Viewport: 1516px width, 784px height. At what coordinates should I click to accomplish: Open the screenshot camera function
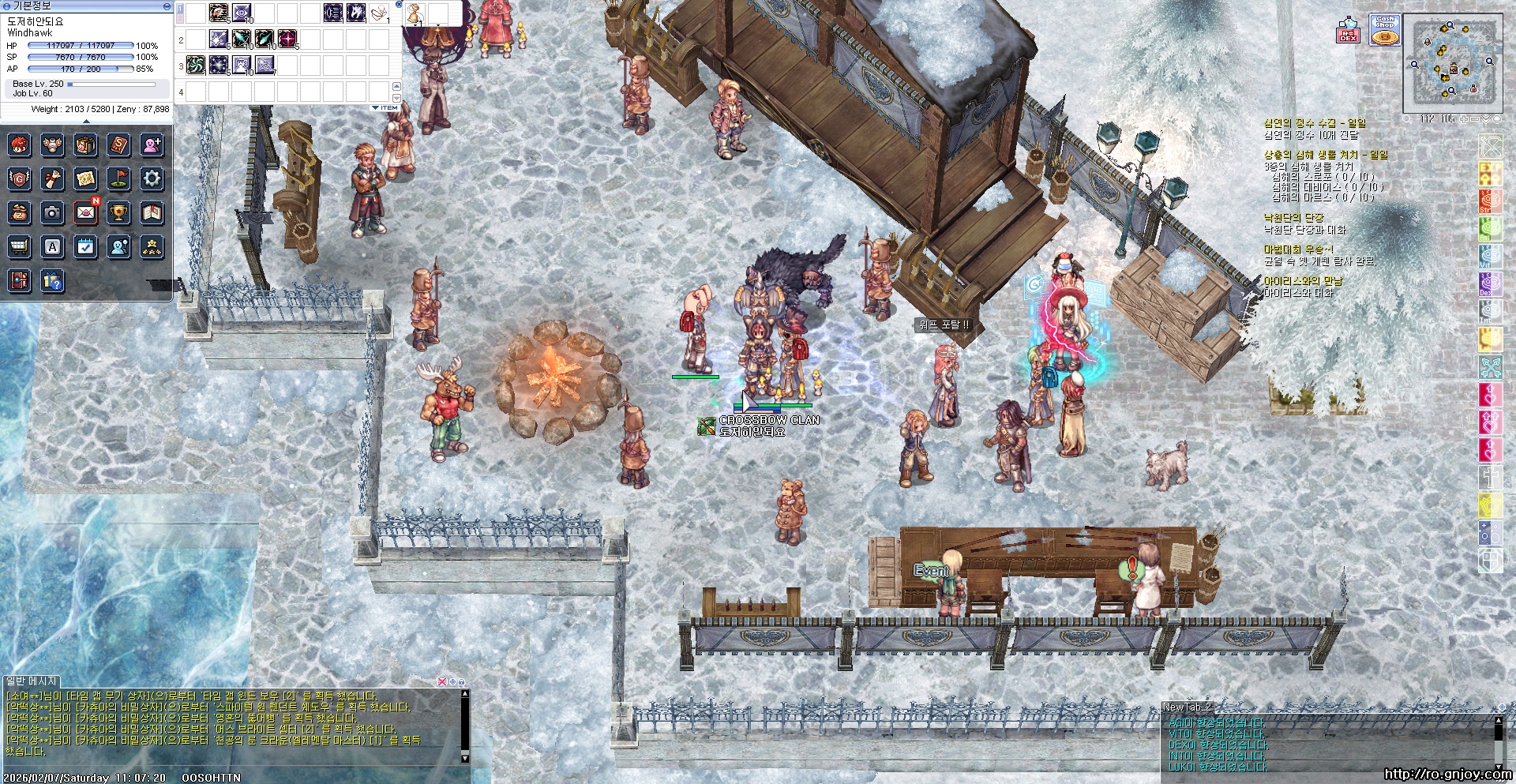(x=52, y=212)
